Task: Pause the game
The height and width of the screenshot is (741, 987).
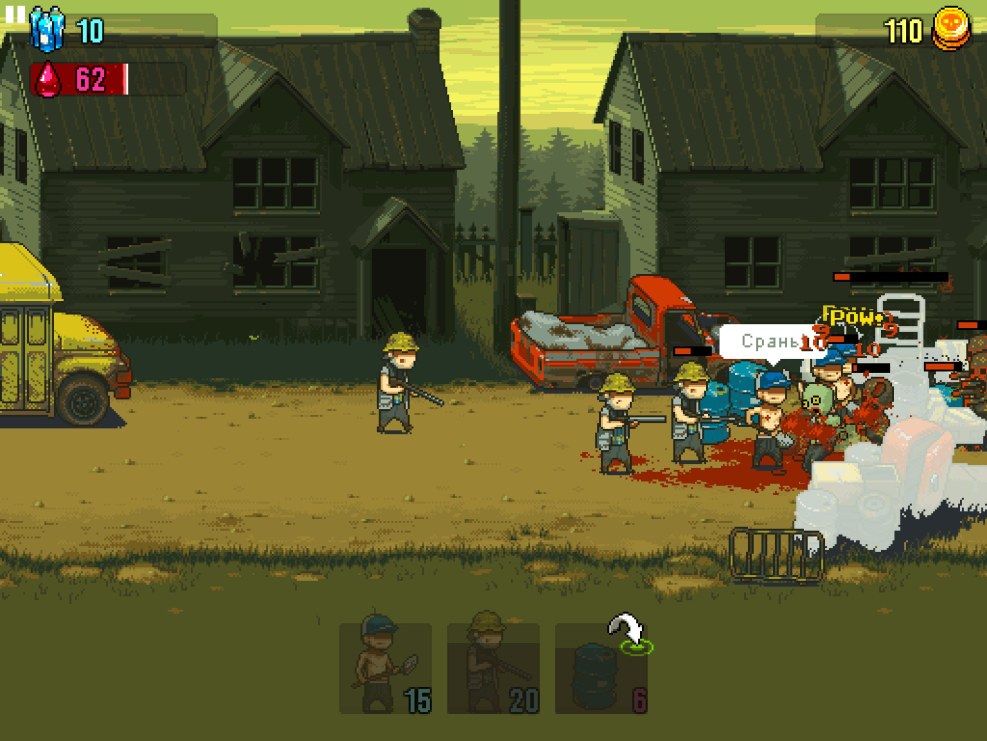Action: click(x=14, y=14)
